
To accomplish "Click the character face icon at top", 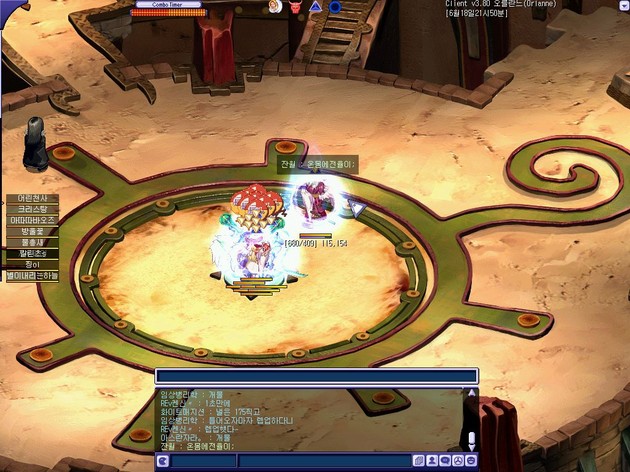I will click(274, 7).
